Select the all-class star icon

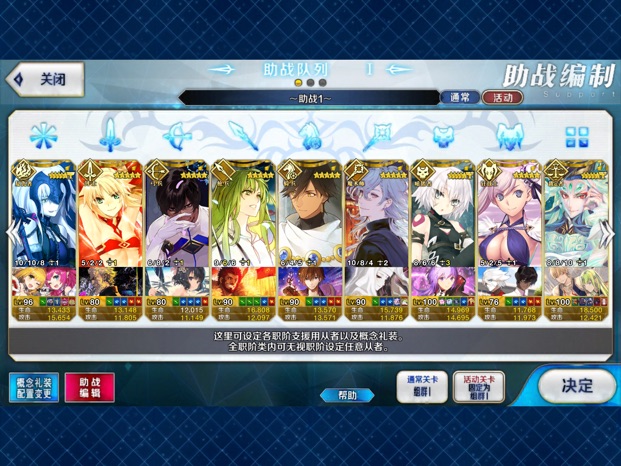(42, 135)
